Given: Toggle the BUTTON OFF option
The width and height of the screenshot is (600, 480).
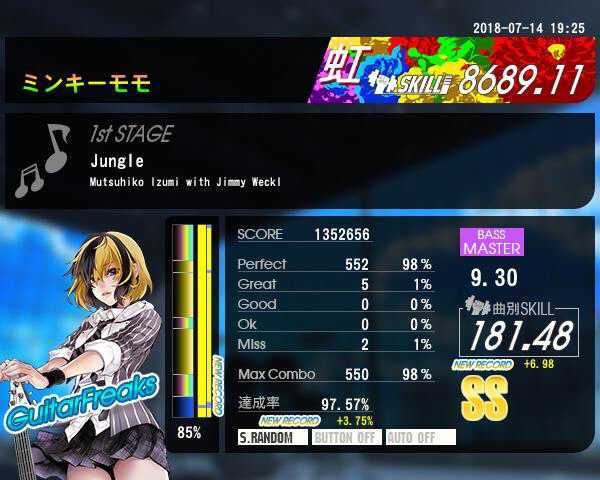Looking at the screenshot, I should (346, 437).
